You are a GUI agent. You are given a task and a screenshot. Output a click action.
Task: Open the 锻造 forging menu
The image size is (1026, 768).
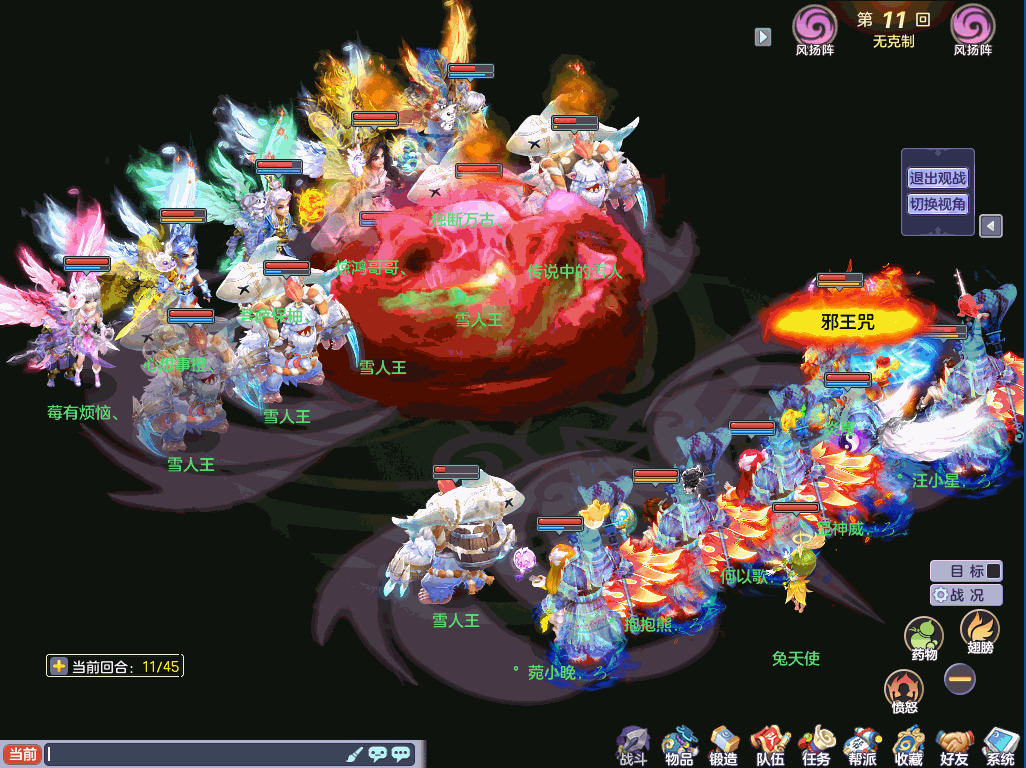click(724, 745)
